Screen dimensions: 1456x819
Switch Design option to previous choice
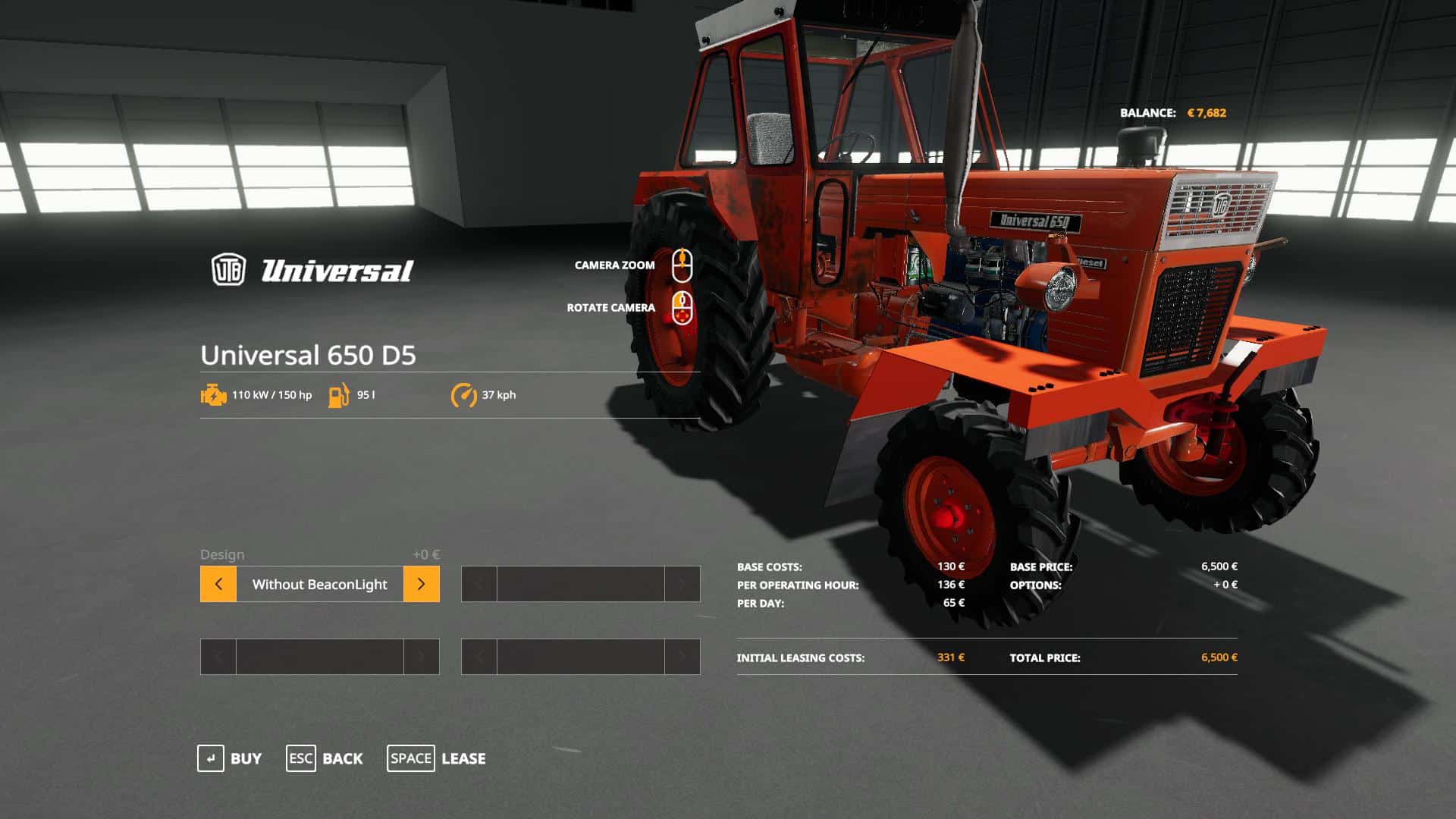218,584
